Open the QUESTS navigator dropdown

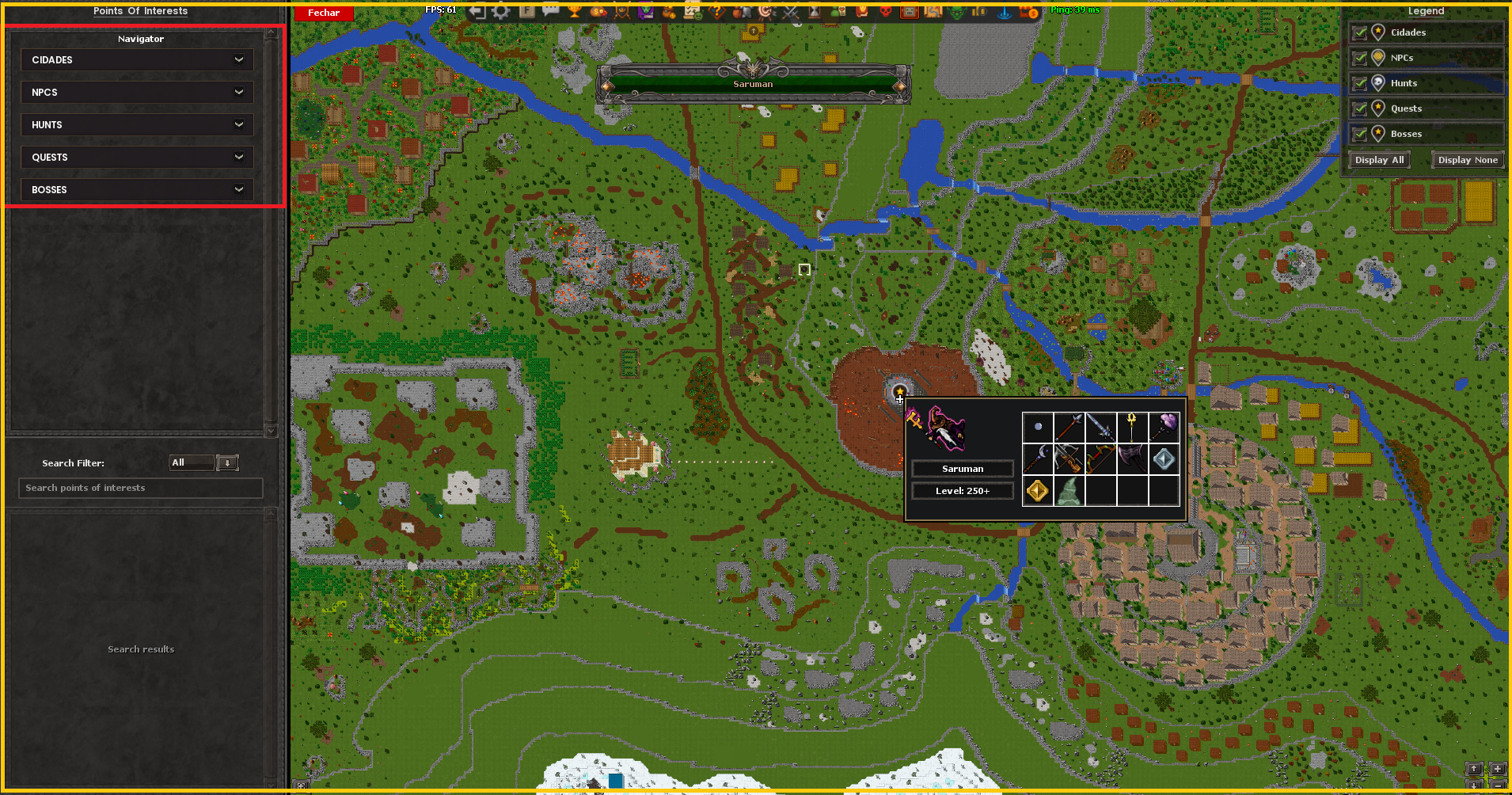tap(137, 158)
